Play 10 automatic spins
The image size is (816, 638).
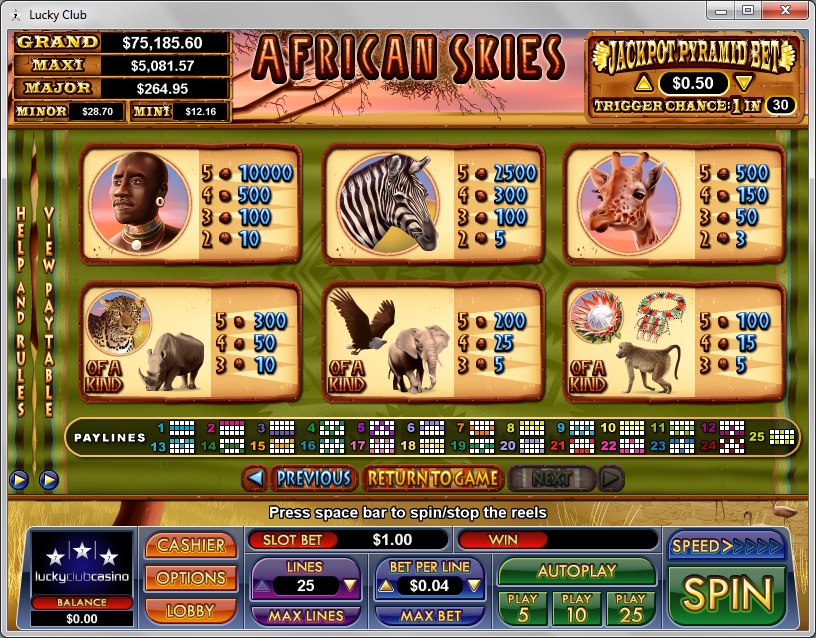tap(577, 606)
